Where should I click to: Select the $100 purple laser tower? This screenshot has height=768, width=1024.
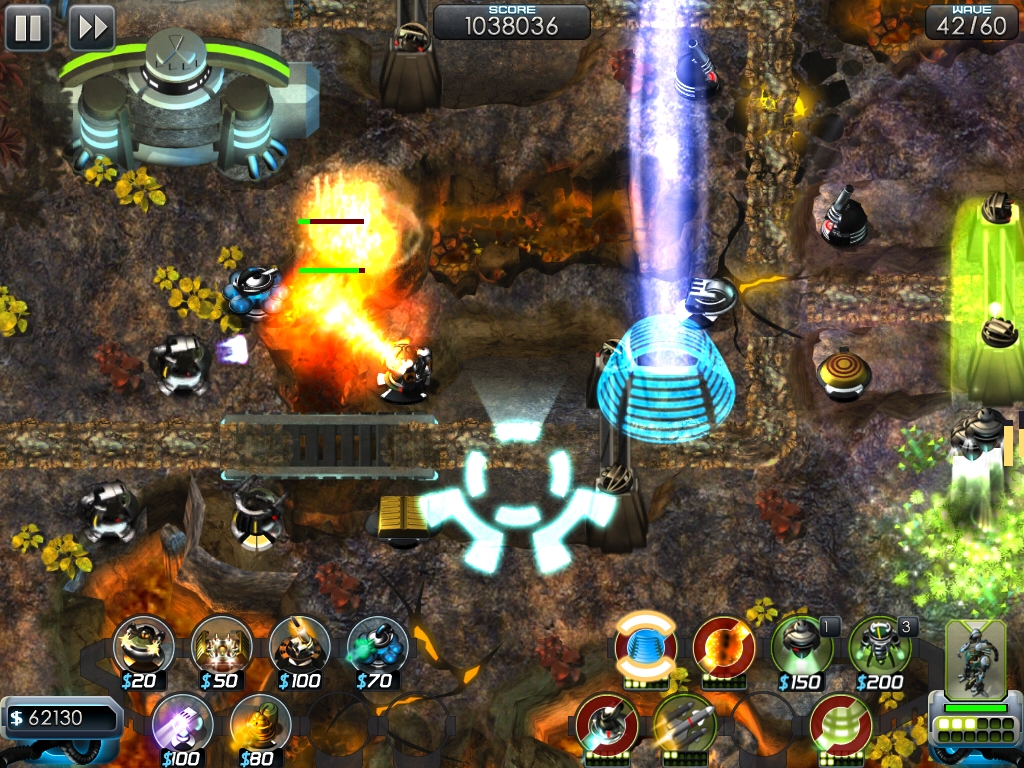pyautogui.click(x=183, y=722)
